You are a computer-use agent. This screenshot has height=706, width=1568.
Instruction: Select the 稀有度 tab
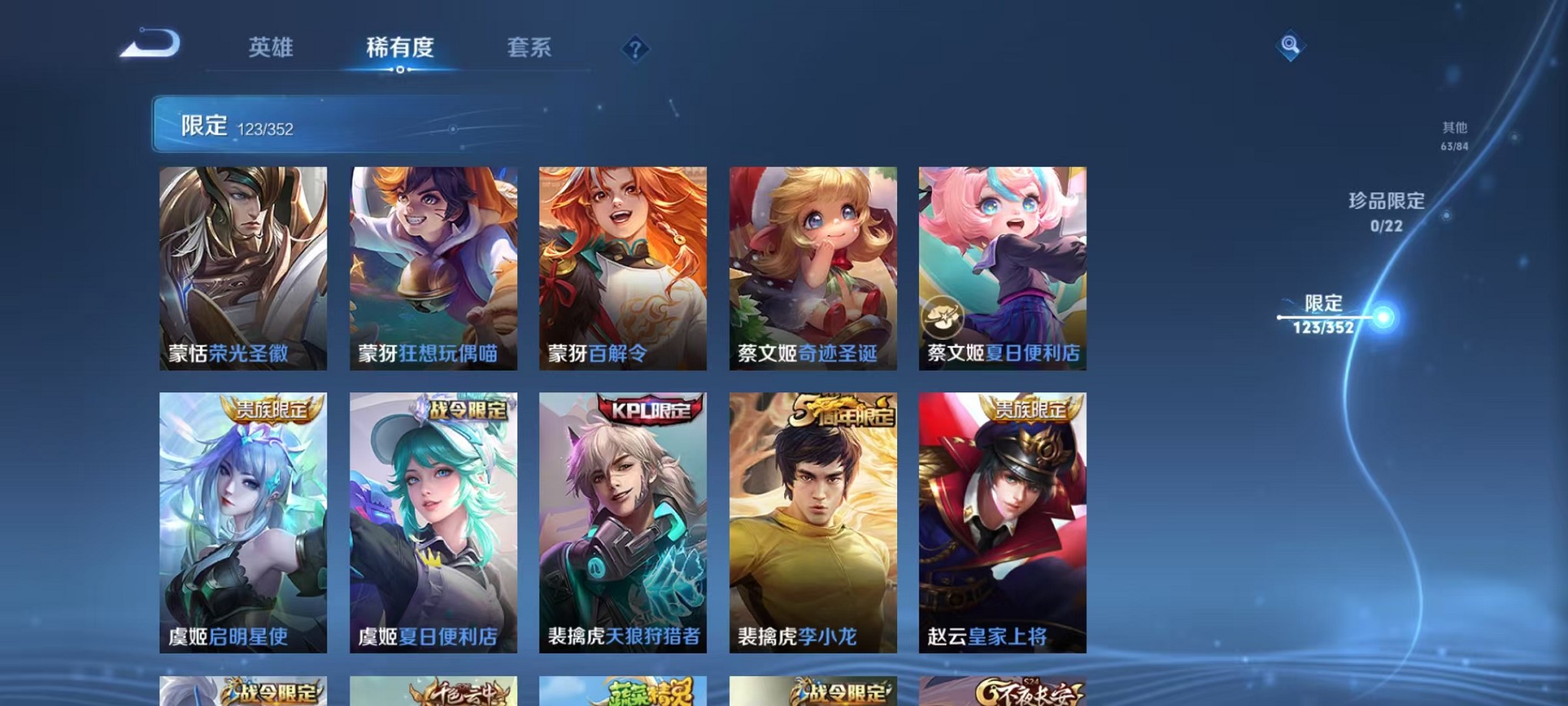tap(400, 48)
